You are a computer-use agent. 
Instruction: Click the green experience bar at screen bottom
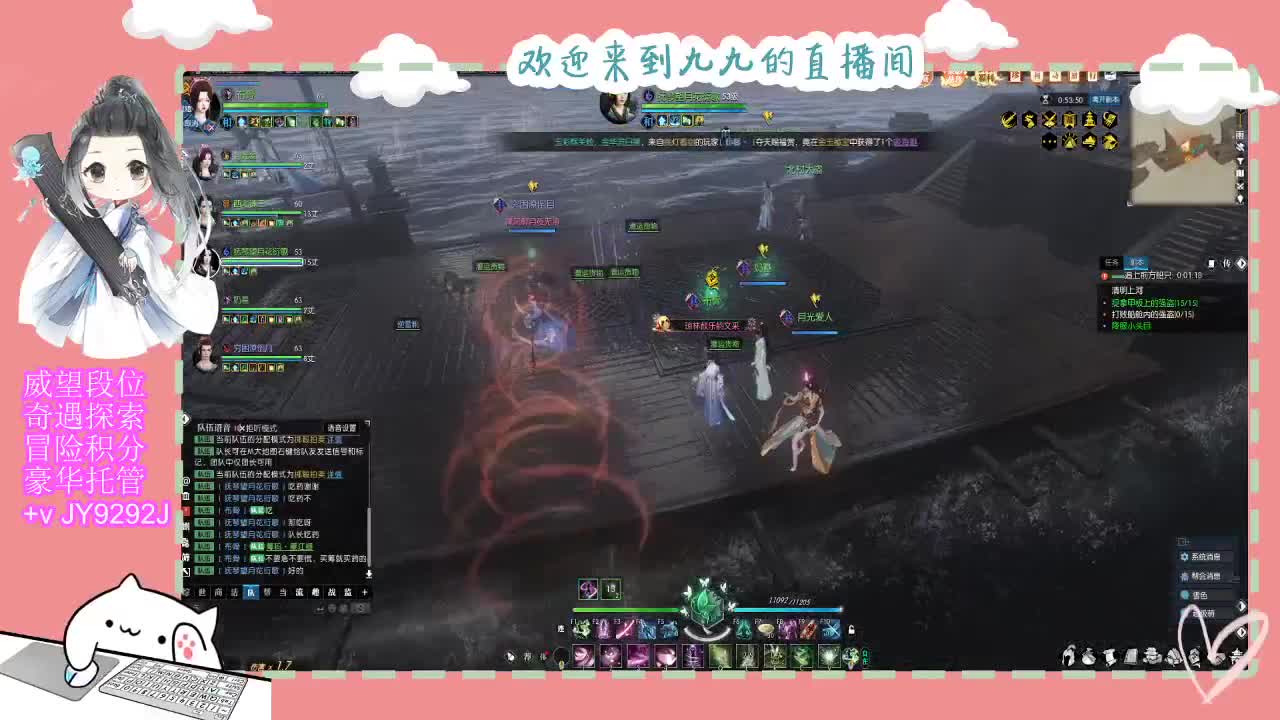[625, 609]
